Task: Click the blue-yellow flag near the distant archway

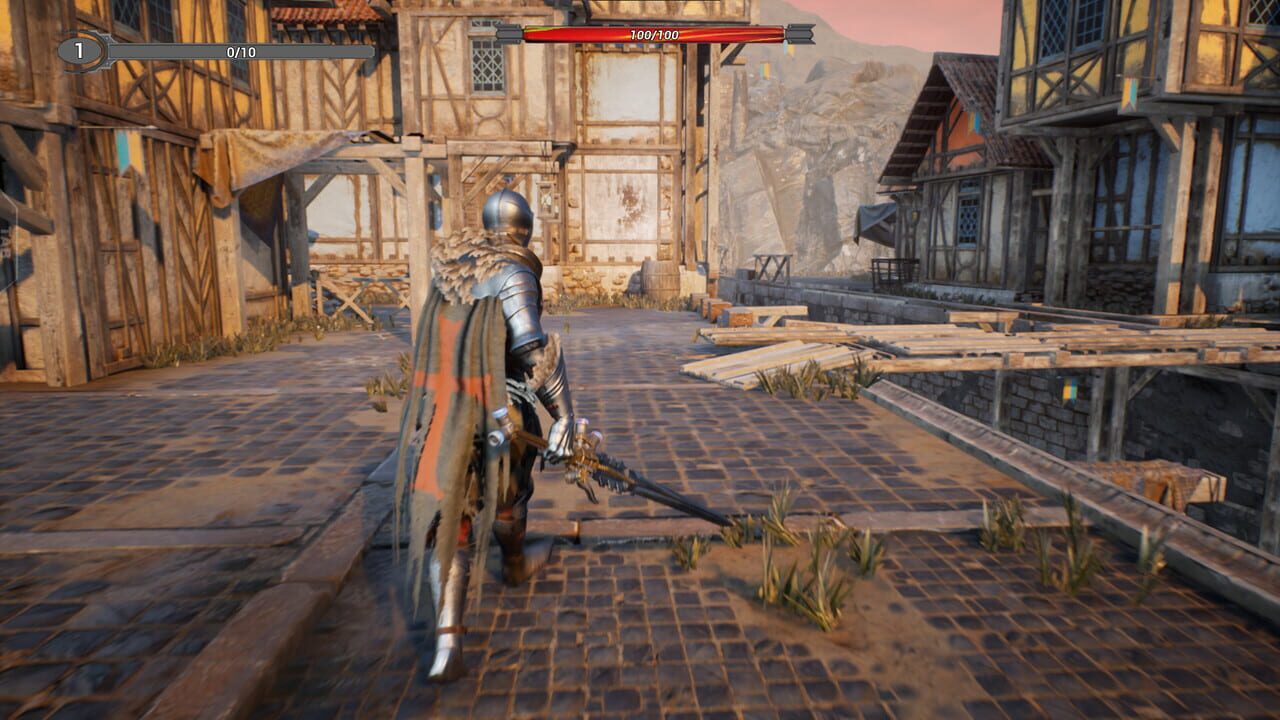Action: (764, 70)
